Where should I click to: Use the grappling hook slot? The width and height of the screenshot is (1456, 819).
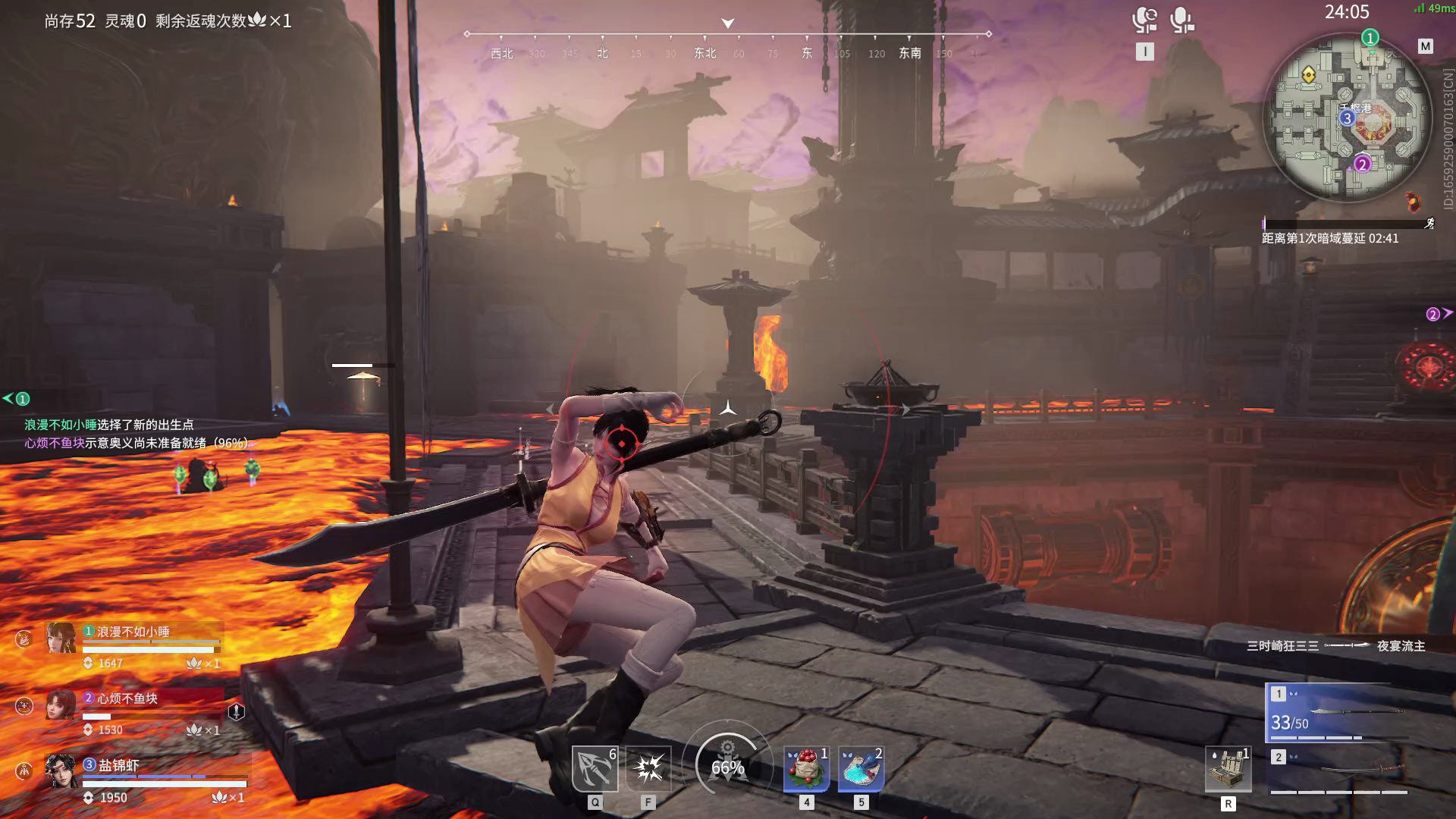click(x=595, y=768)
